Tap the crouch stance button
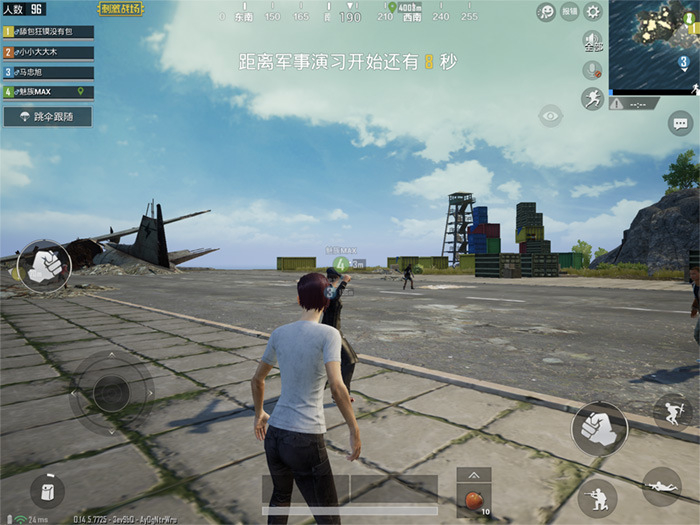The image size is (700, 525). tap(598, 497)
